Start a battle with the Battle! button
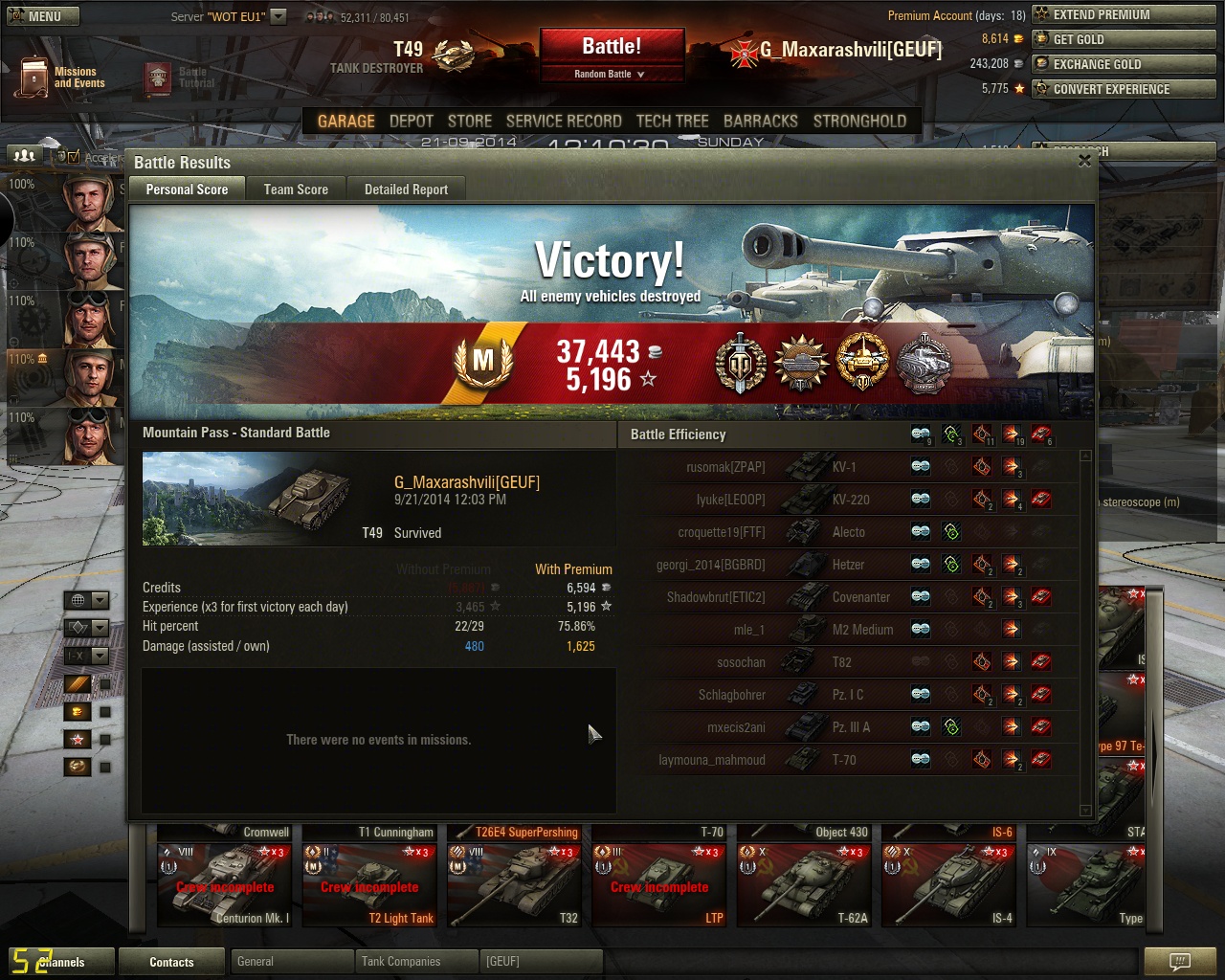This screenshot has height=980, width=1225. pyautogui.click(x=612, y=46)
